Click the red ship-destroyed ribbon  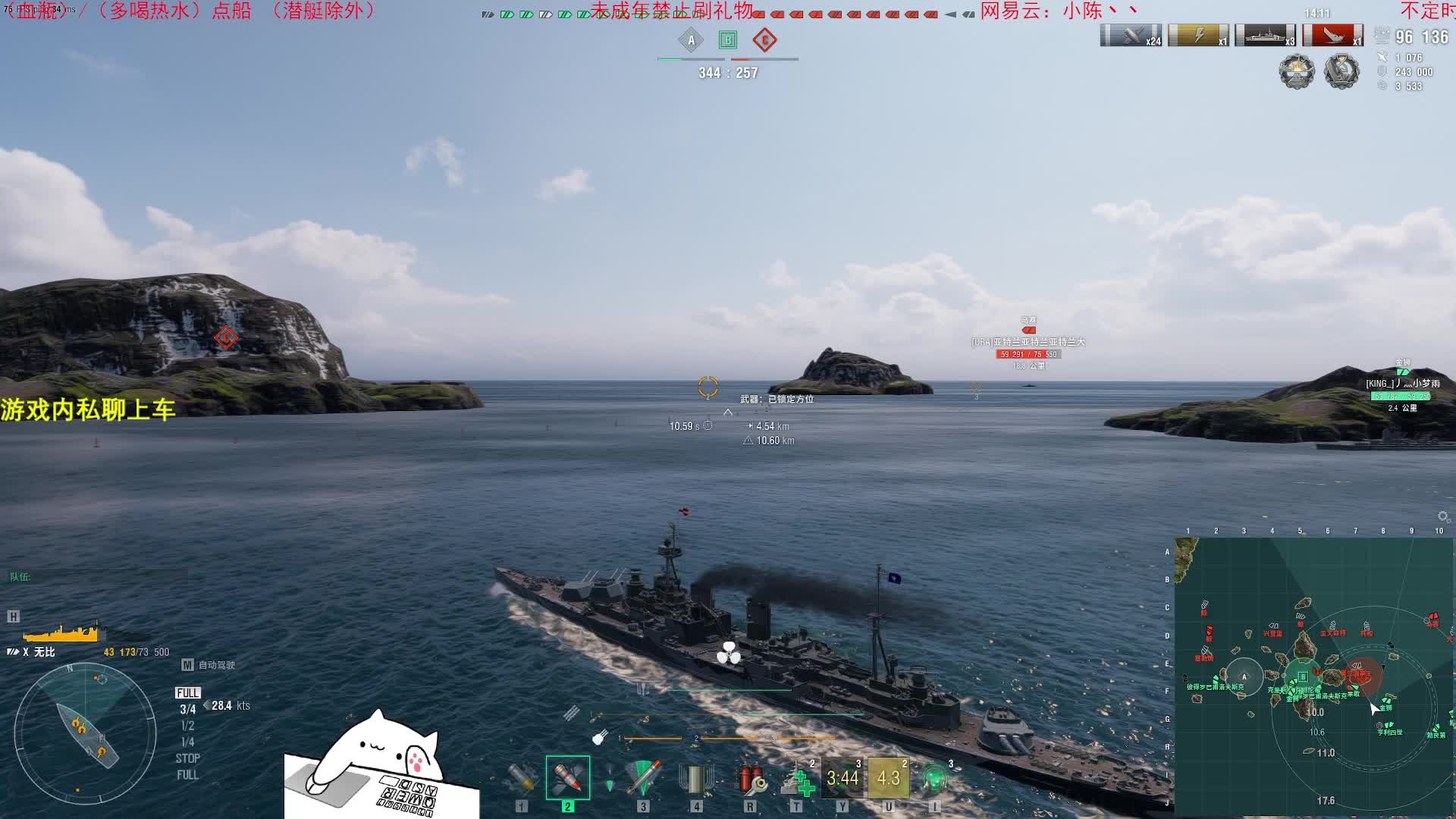[x=1333, y=36]
